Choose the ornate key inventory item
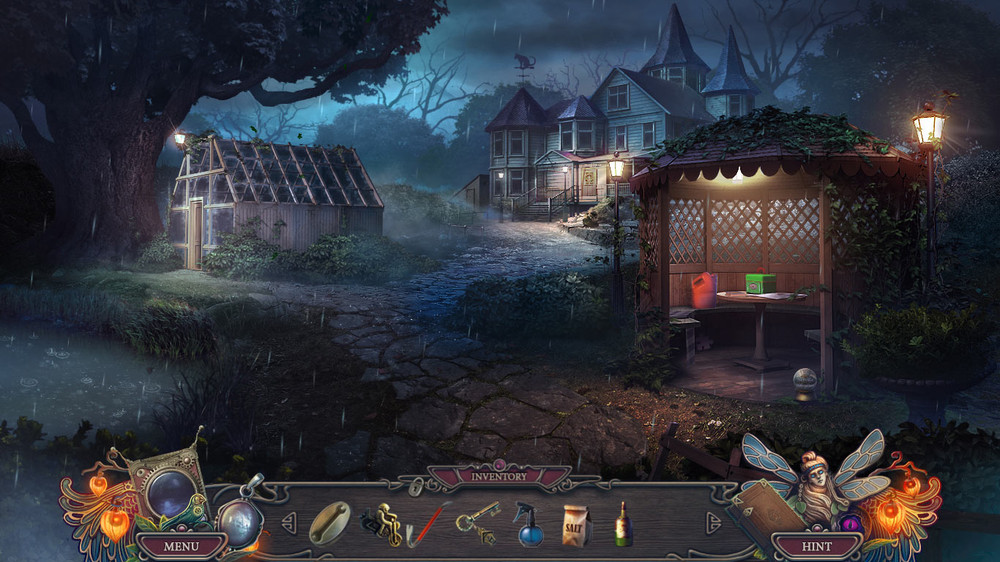Viewport: 1000px width, 562px height. tap(476, 522)
